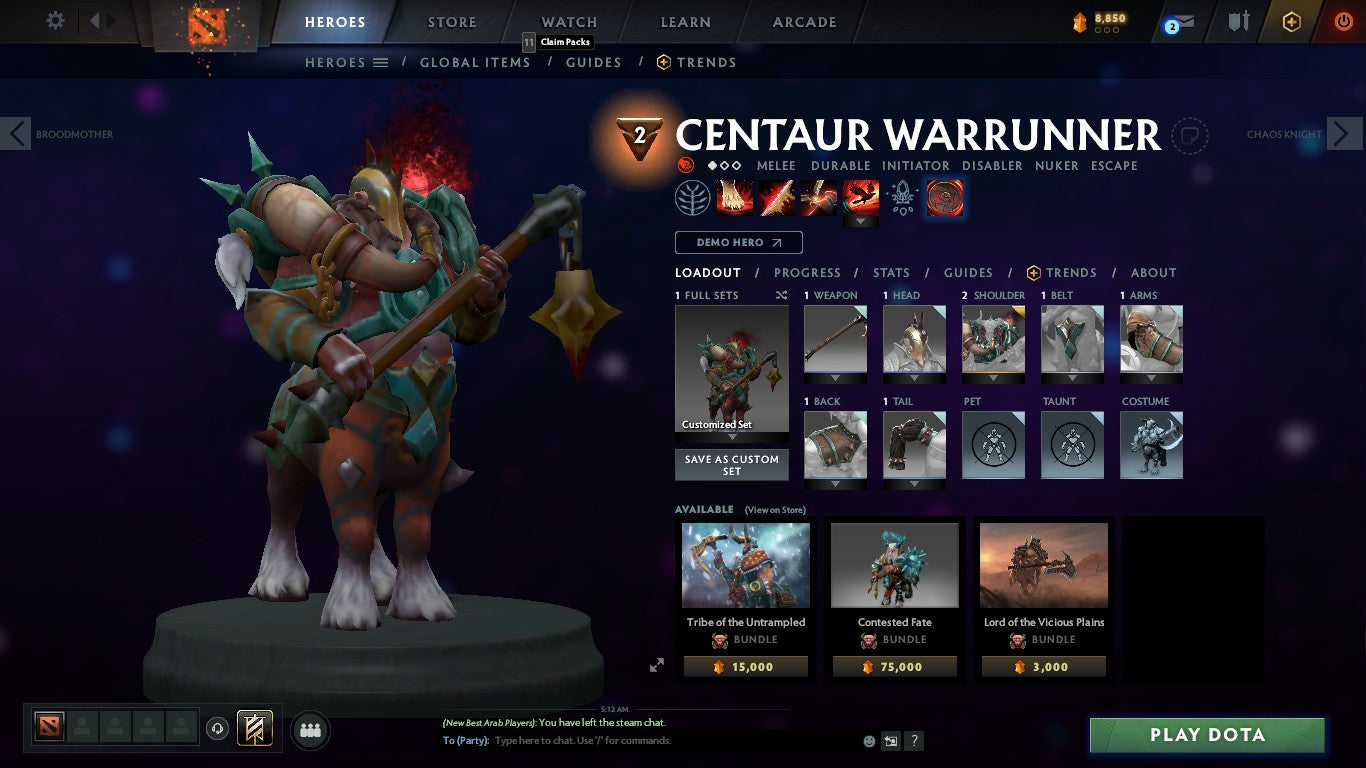1366x768 pixels.
Task: Switch to the Progress tab
Action: [808, 272]
